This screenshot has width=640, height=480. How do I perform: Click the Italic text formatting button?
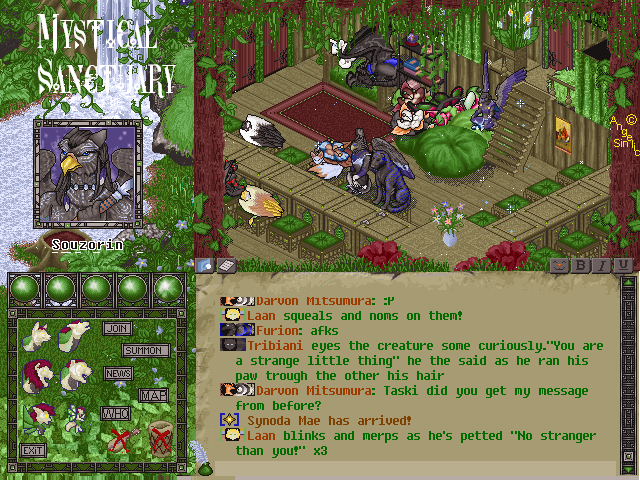pos(602,265)
